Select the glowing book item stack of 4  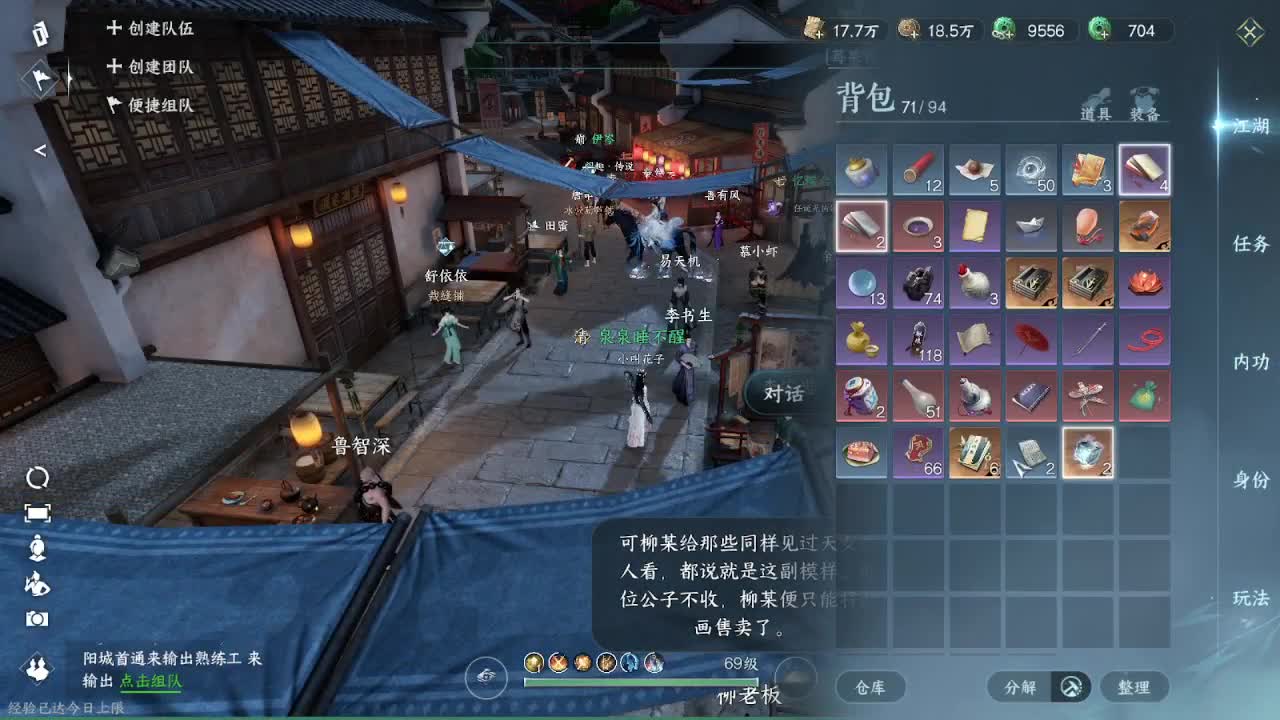point(1145,168)
